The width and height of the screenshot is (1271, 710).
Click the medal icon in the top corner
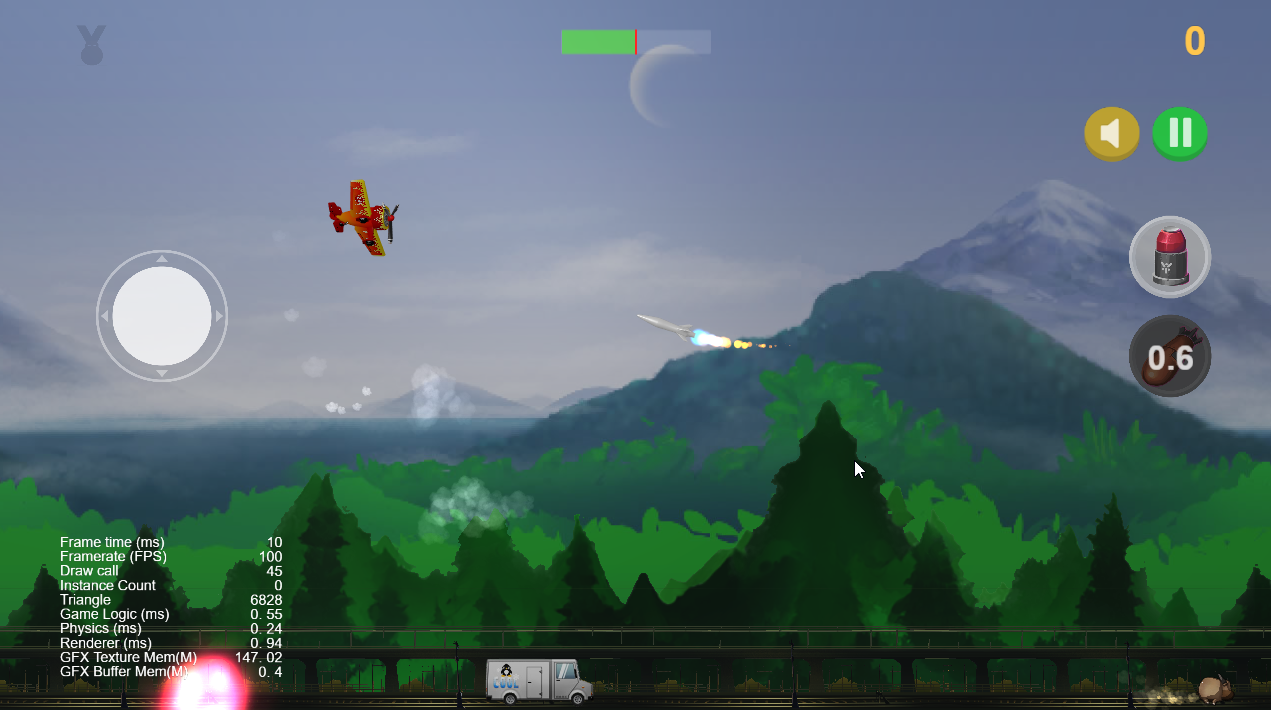click(x=92, y=45)
